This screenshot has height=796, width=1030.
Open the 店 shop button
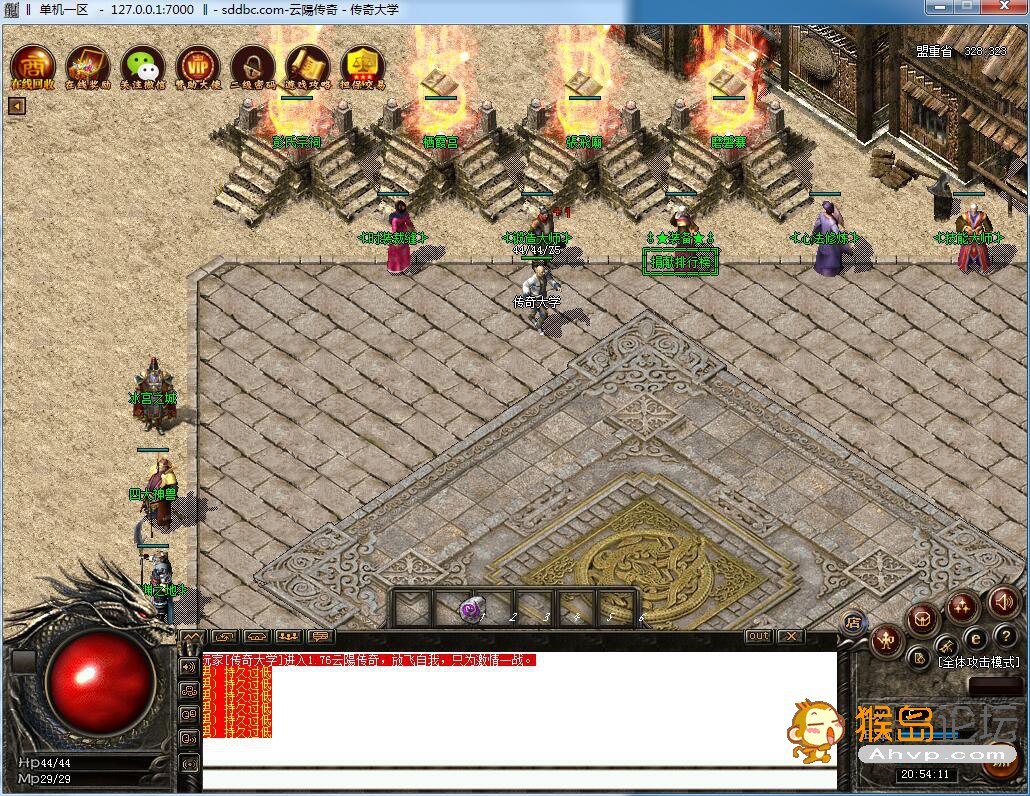tap(853, 622)
